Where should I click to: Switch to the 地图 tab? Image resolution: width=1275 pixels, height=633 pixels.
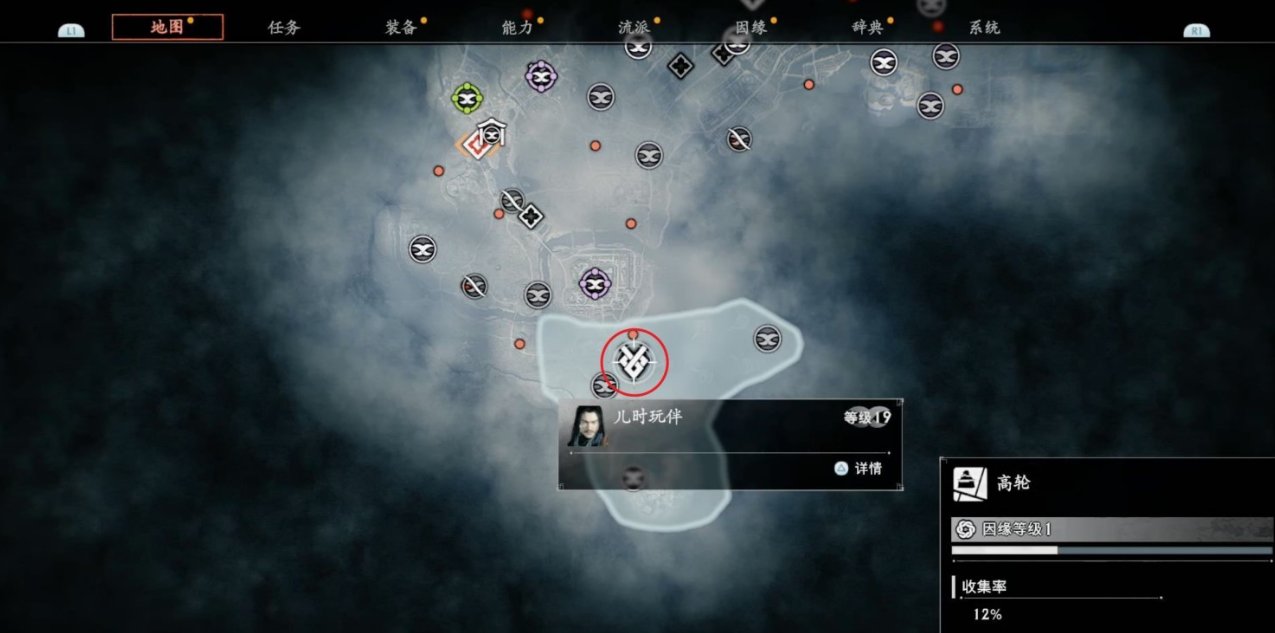(x=167, y=27)
